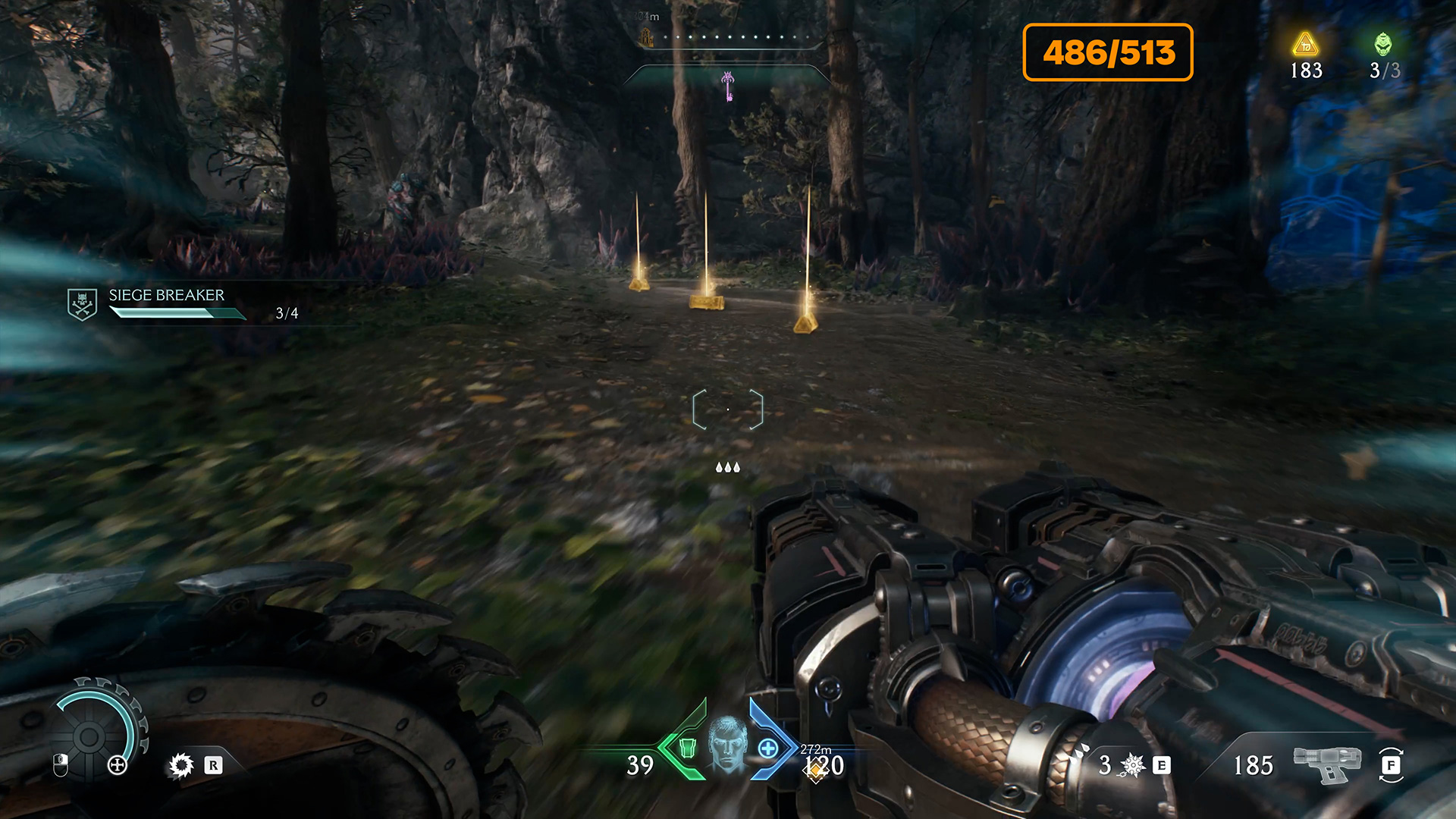This screenshot has width=1456, height=819.
Task: Activate the shield saw circular gauge
Action: pos(89,736)
